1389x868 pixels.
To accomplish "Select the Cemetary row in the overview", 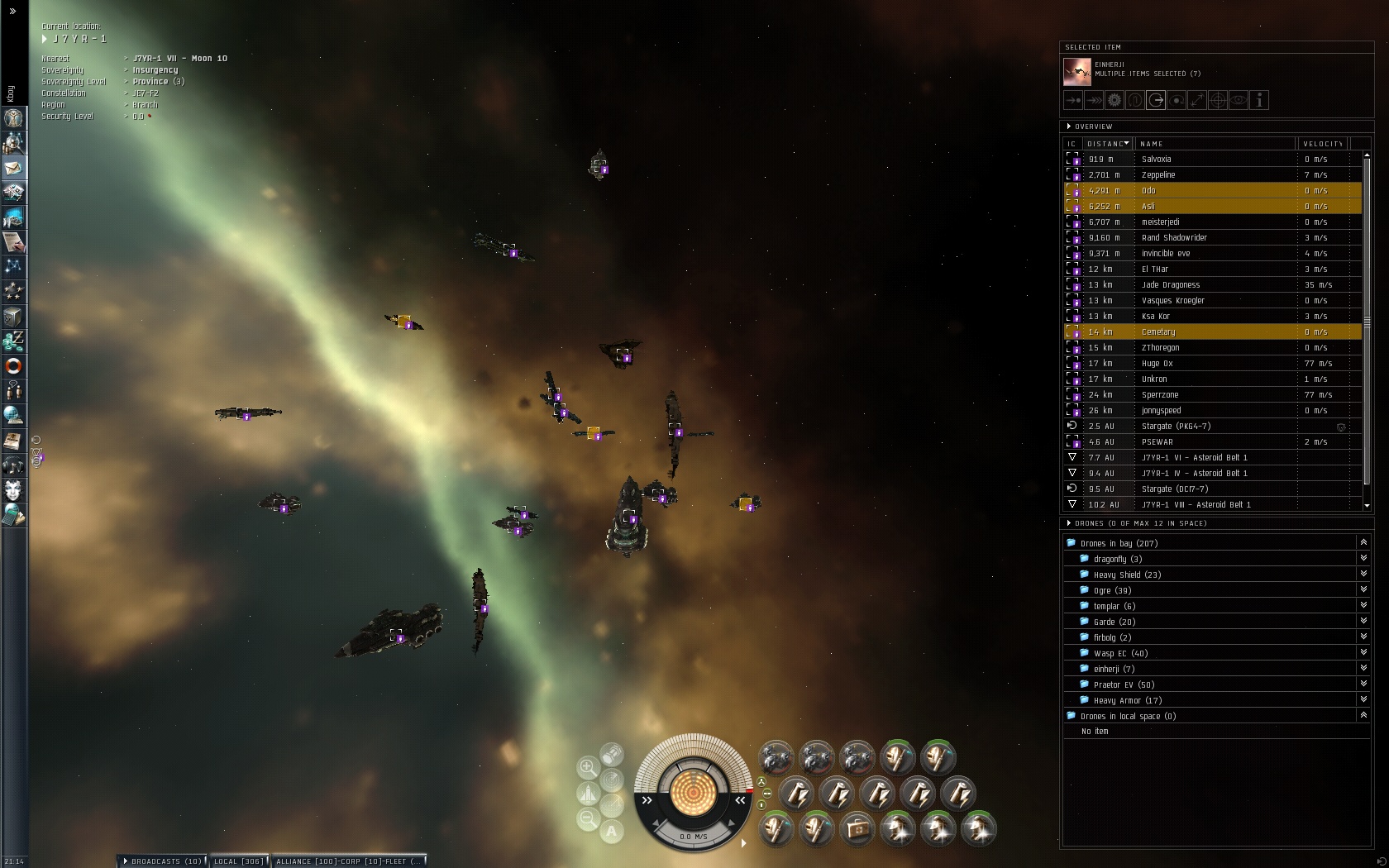I will 1157,332.
